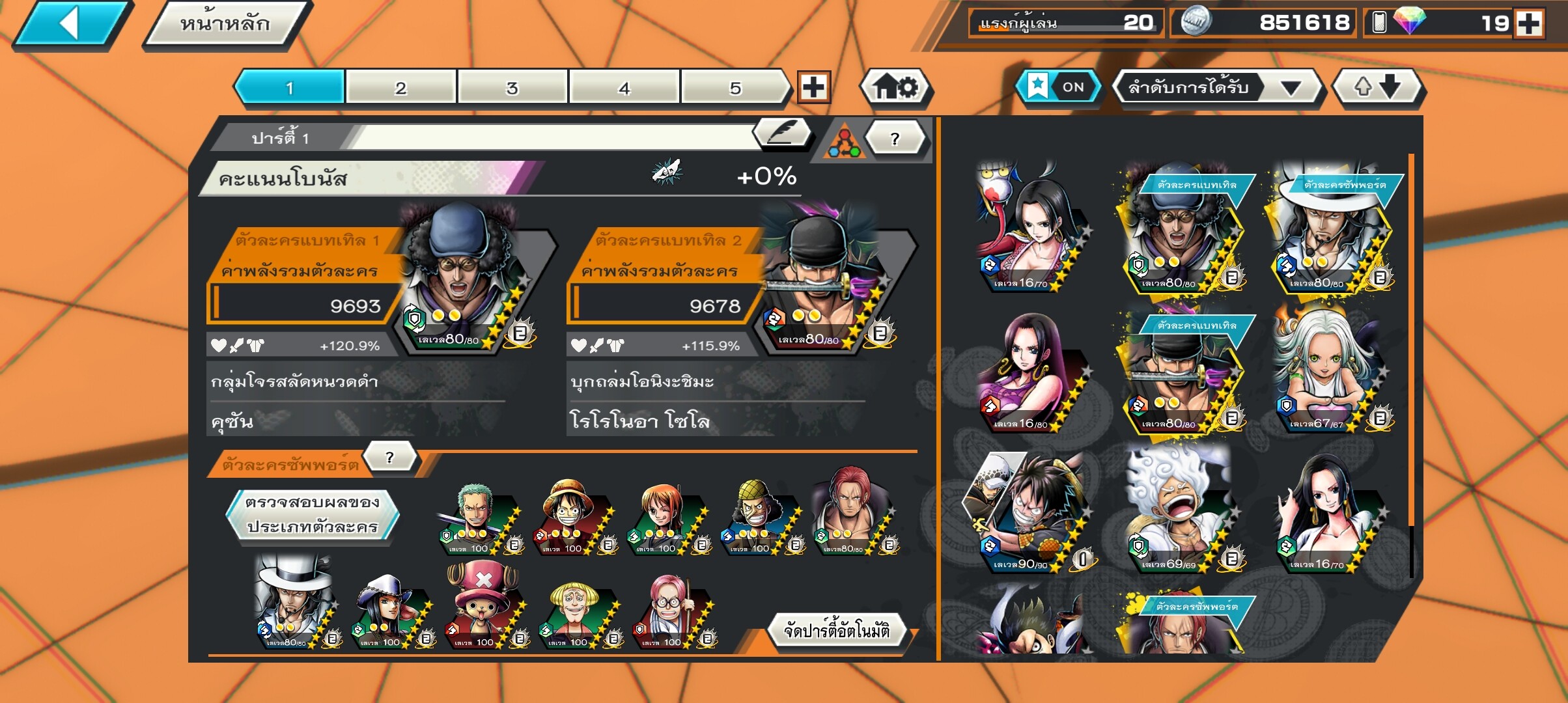Return to หน้าหลัก home screen
This screenshot has height=703, width=1568.
(225, 25)
